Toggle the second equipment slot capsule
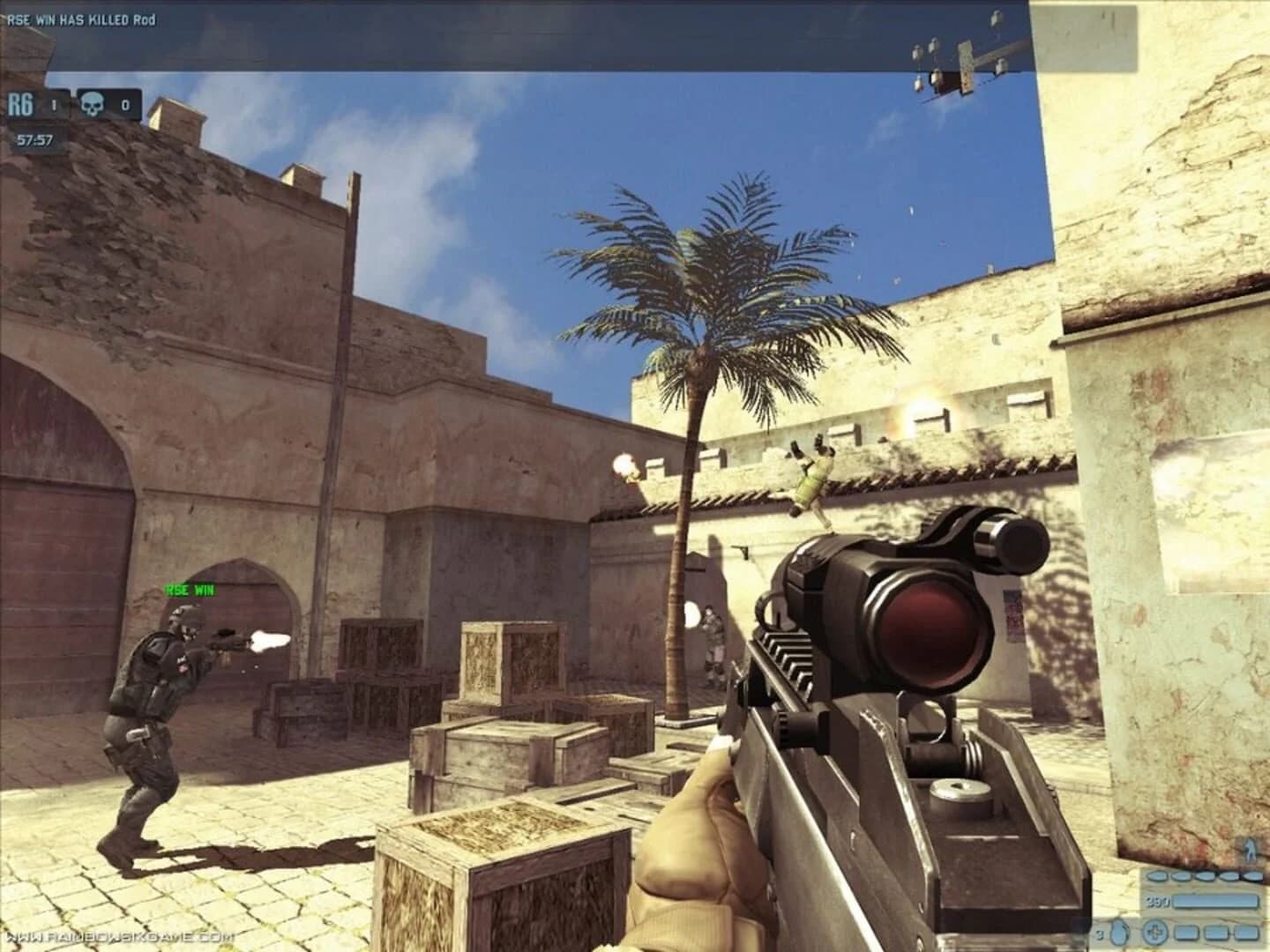The image size is (1270, 952). click(x=1215, y=933)
